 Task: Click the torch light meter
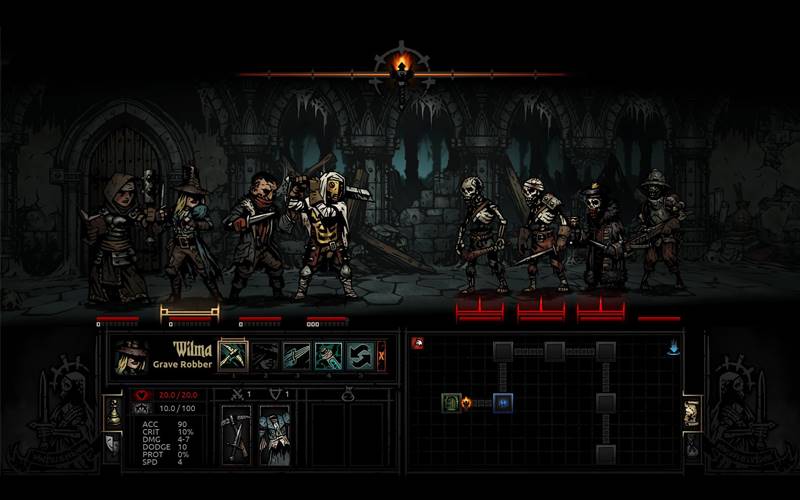point(401,67)
